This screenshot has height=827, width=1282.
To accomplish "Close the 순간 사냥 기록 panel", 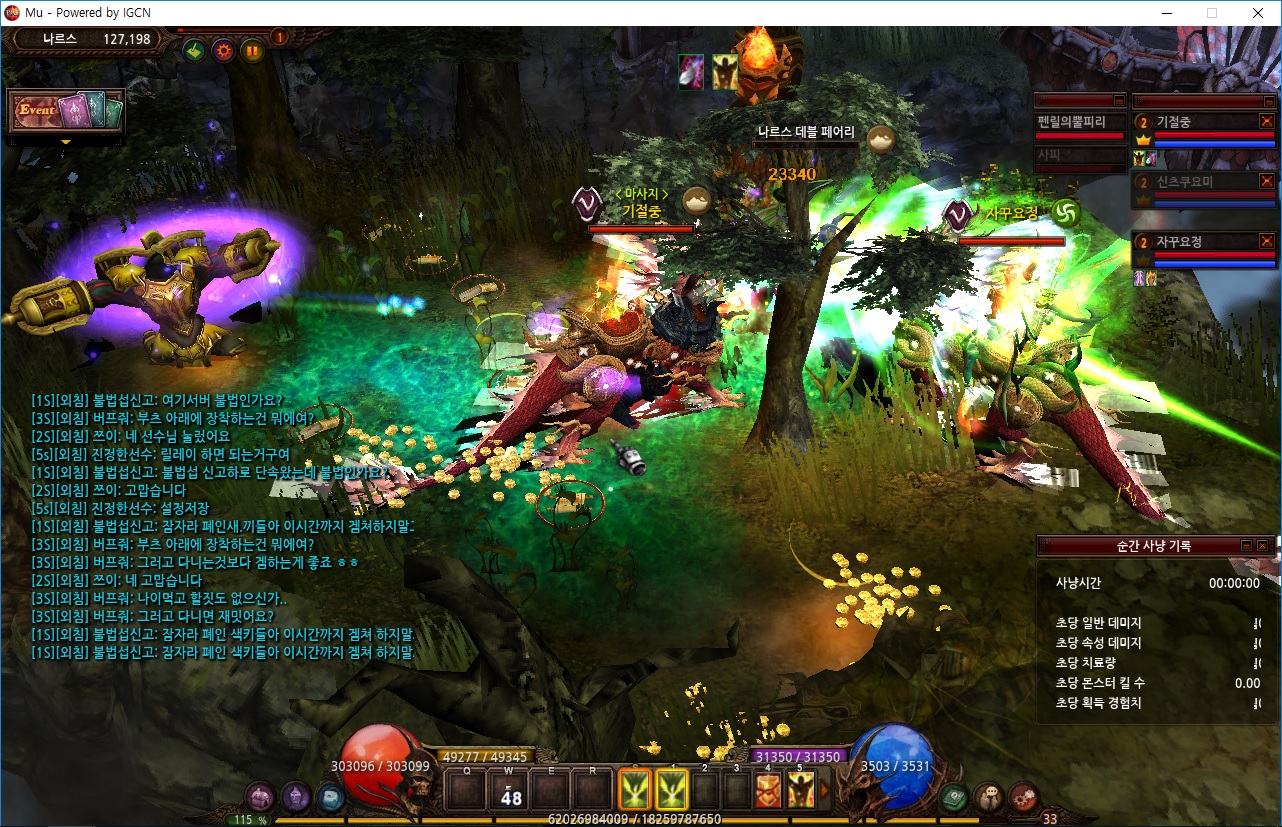I will [x=1262, y=546].
